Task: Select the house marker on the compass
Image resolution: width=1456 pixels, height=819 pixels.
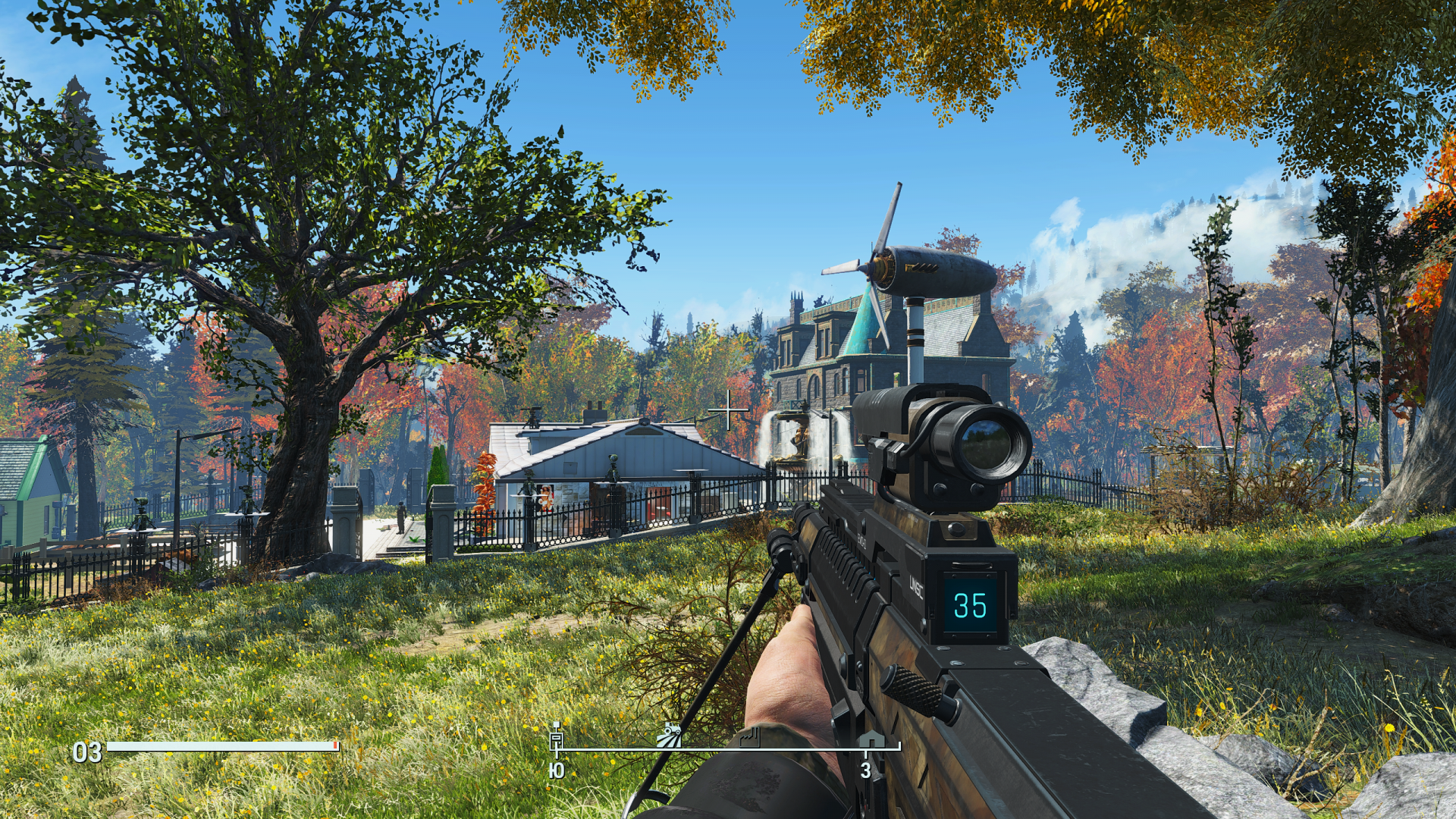Action: click(x=870, y=738)
